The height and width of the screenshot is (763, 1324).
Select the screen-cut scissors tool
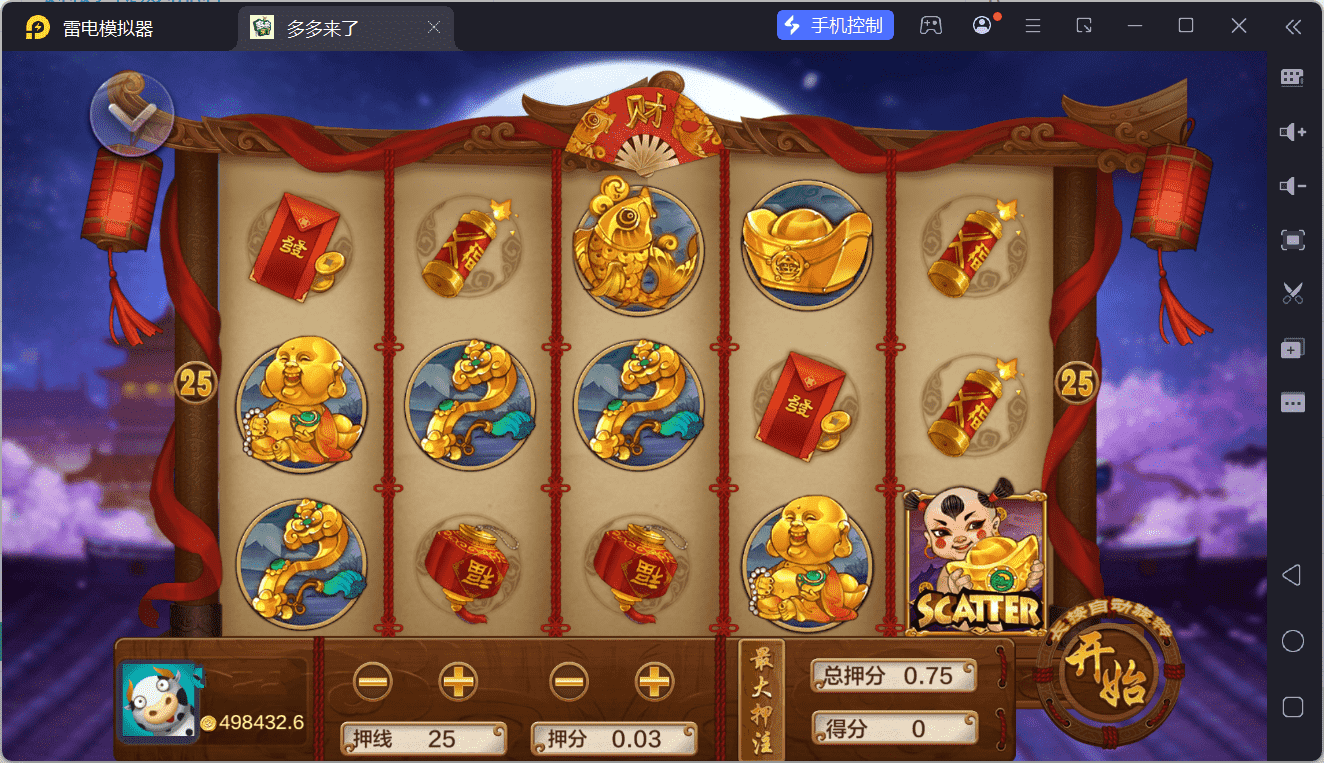tap(1293, 293)
